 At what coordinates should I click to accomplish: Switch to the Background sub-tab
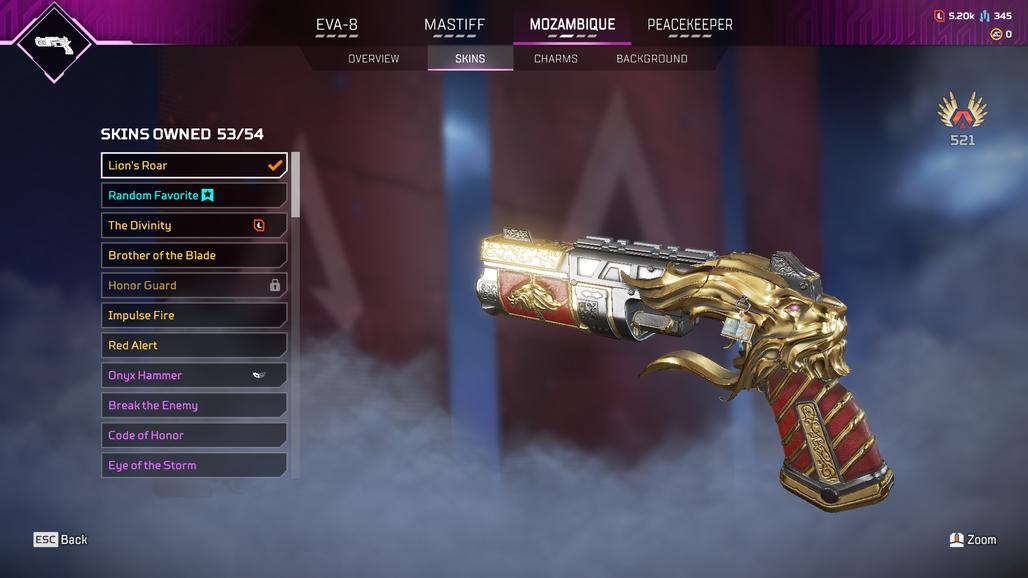[651, 59]
